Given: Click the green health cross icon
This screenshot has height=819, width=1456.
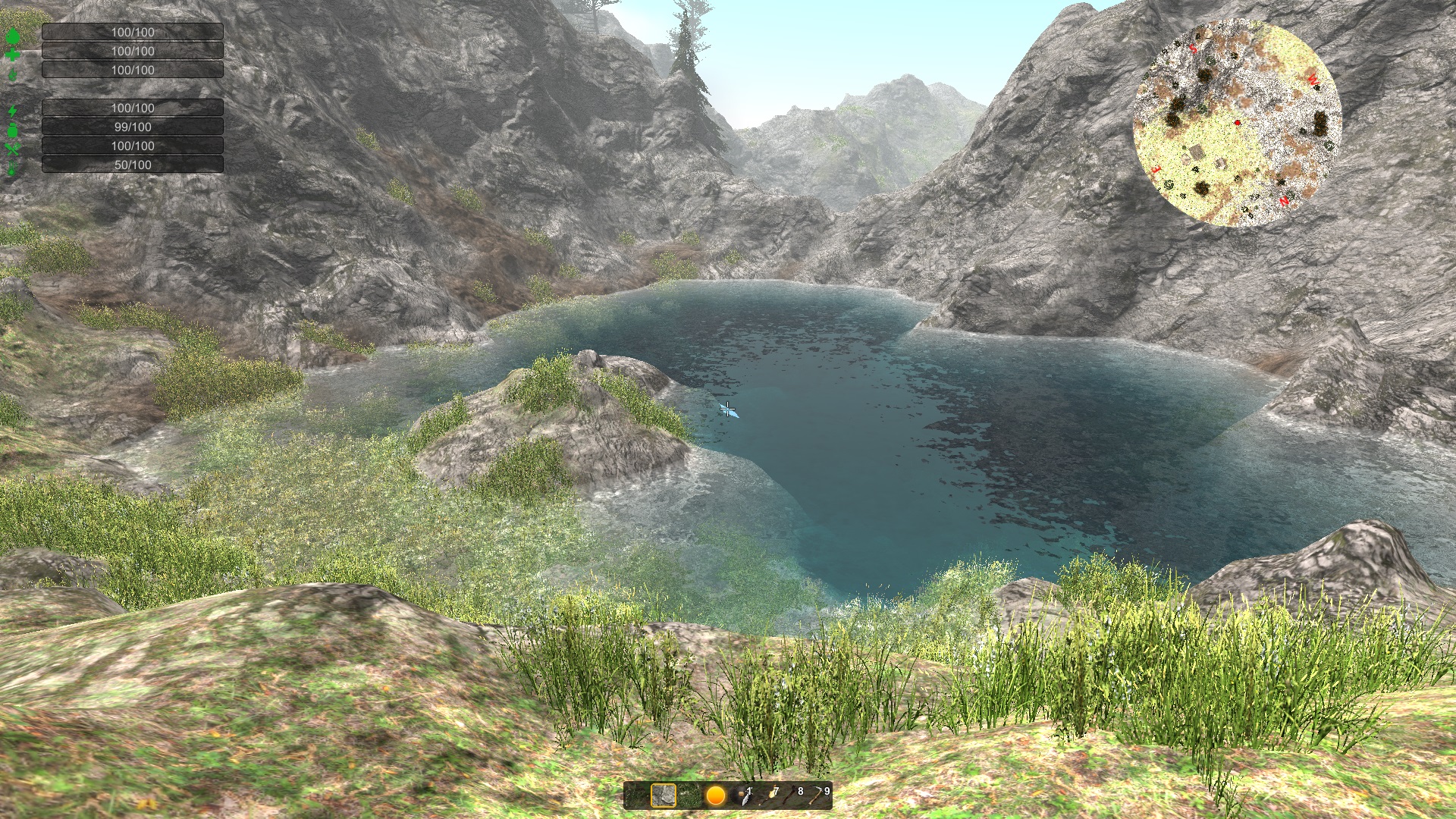Looking at the screenshot, I should 12,55.
